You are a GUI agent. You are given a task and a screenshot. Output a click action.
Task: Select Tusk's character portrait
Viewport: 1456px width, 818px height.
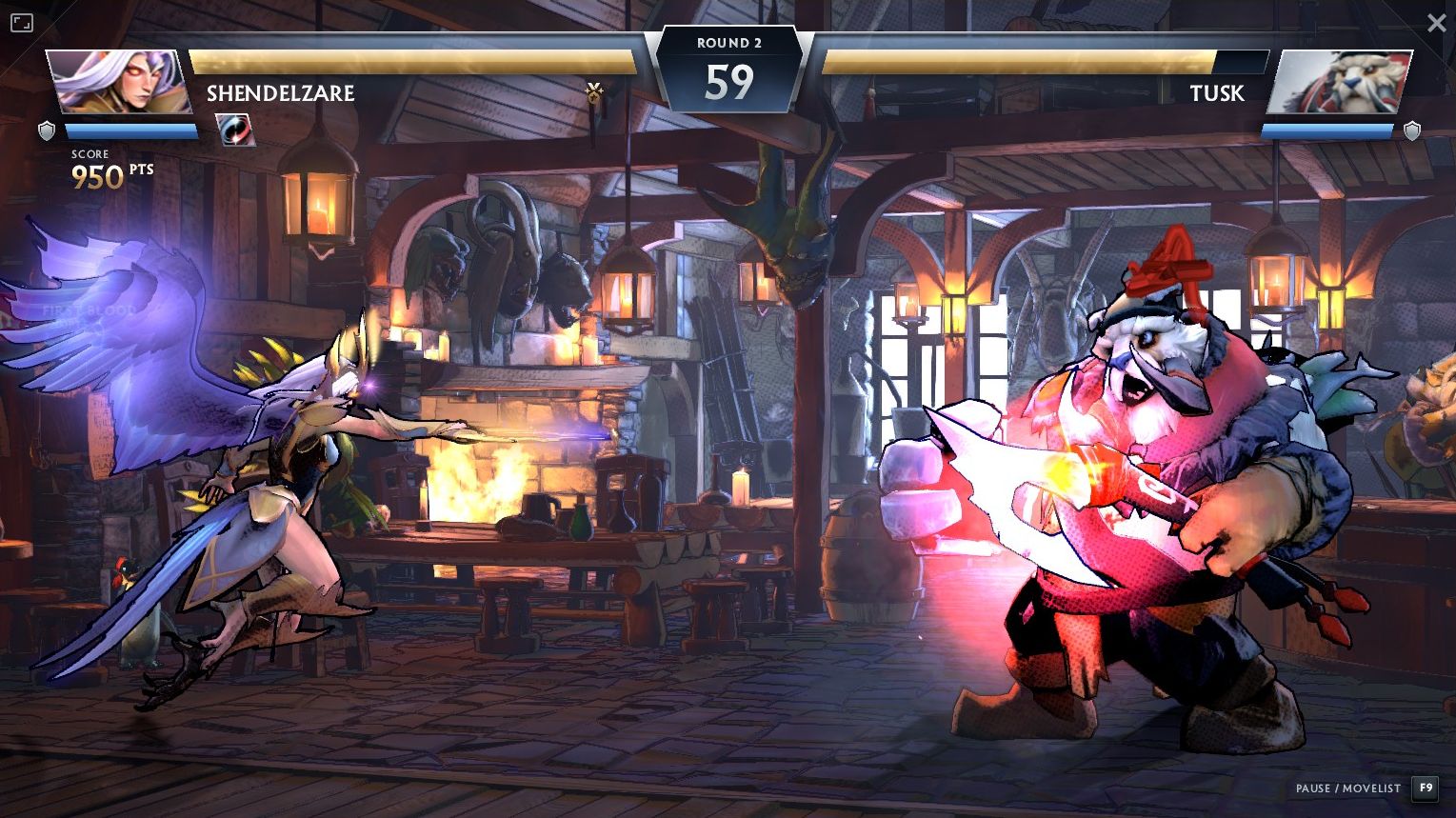click(x=1339, y=82)
